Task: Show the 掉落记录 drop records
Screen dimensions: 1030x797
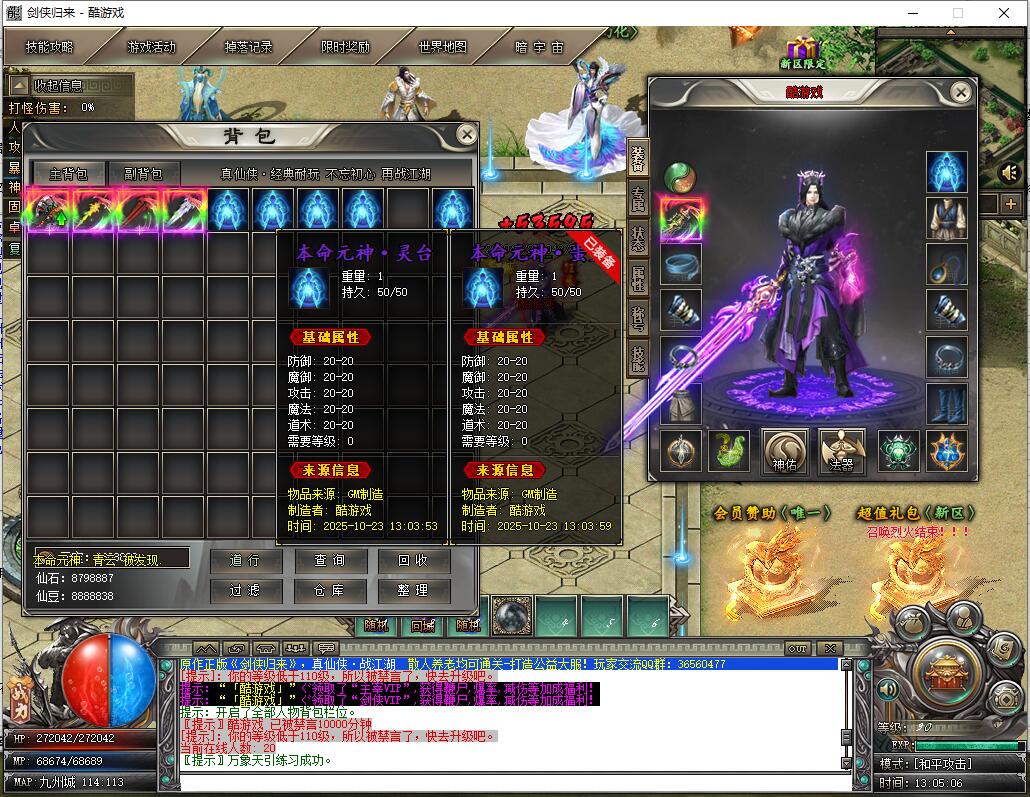Action: click(248, 47)
